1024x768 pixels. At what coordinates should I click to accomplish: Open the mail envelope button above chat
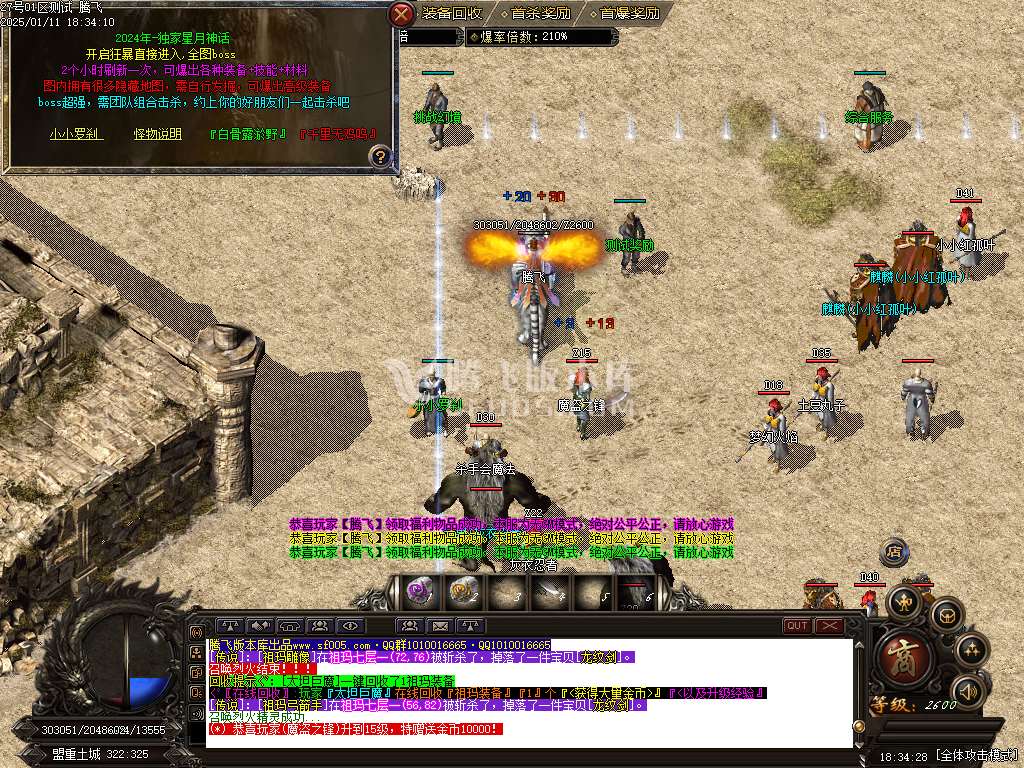(x=440, y=626)
